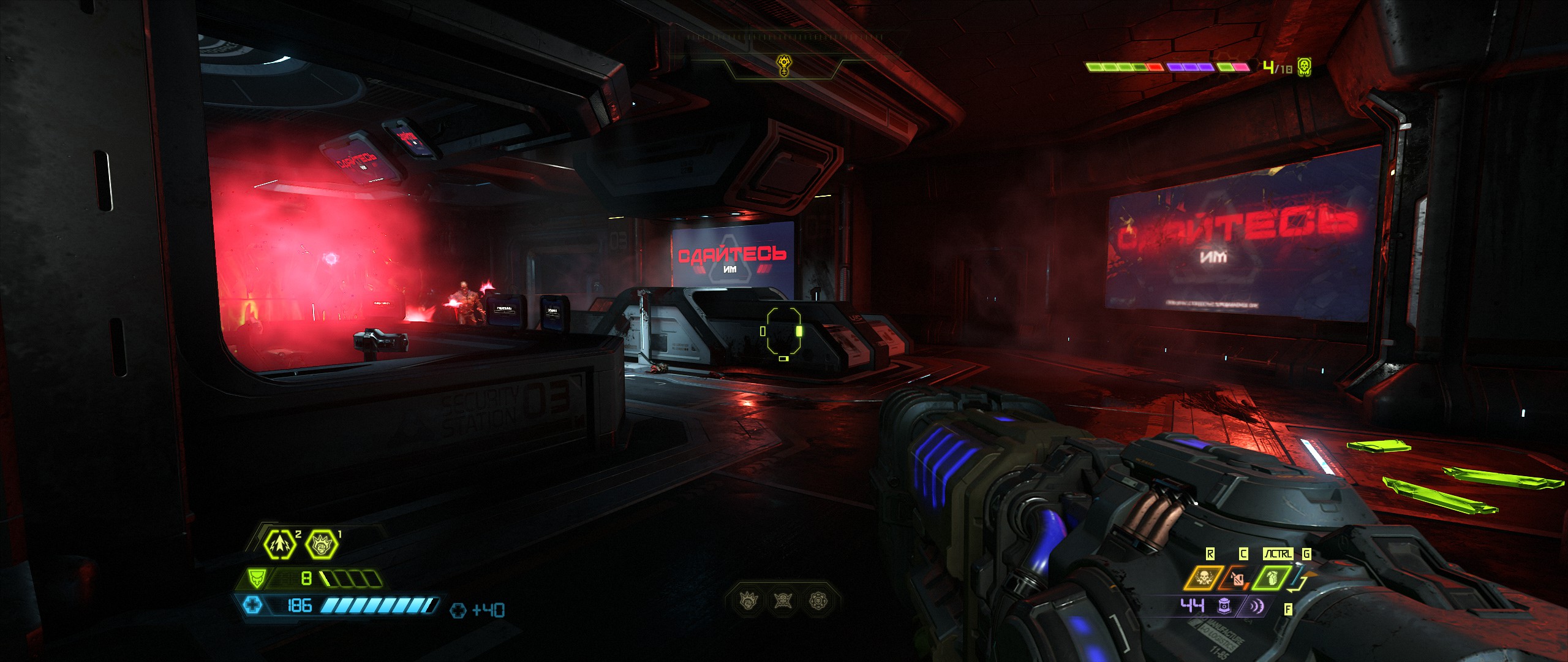Select the purple weapon mod wave icon
This screenshot has height=662, width=1568.
pos(1255,606)
